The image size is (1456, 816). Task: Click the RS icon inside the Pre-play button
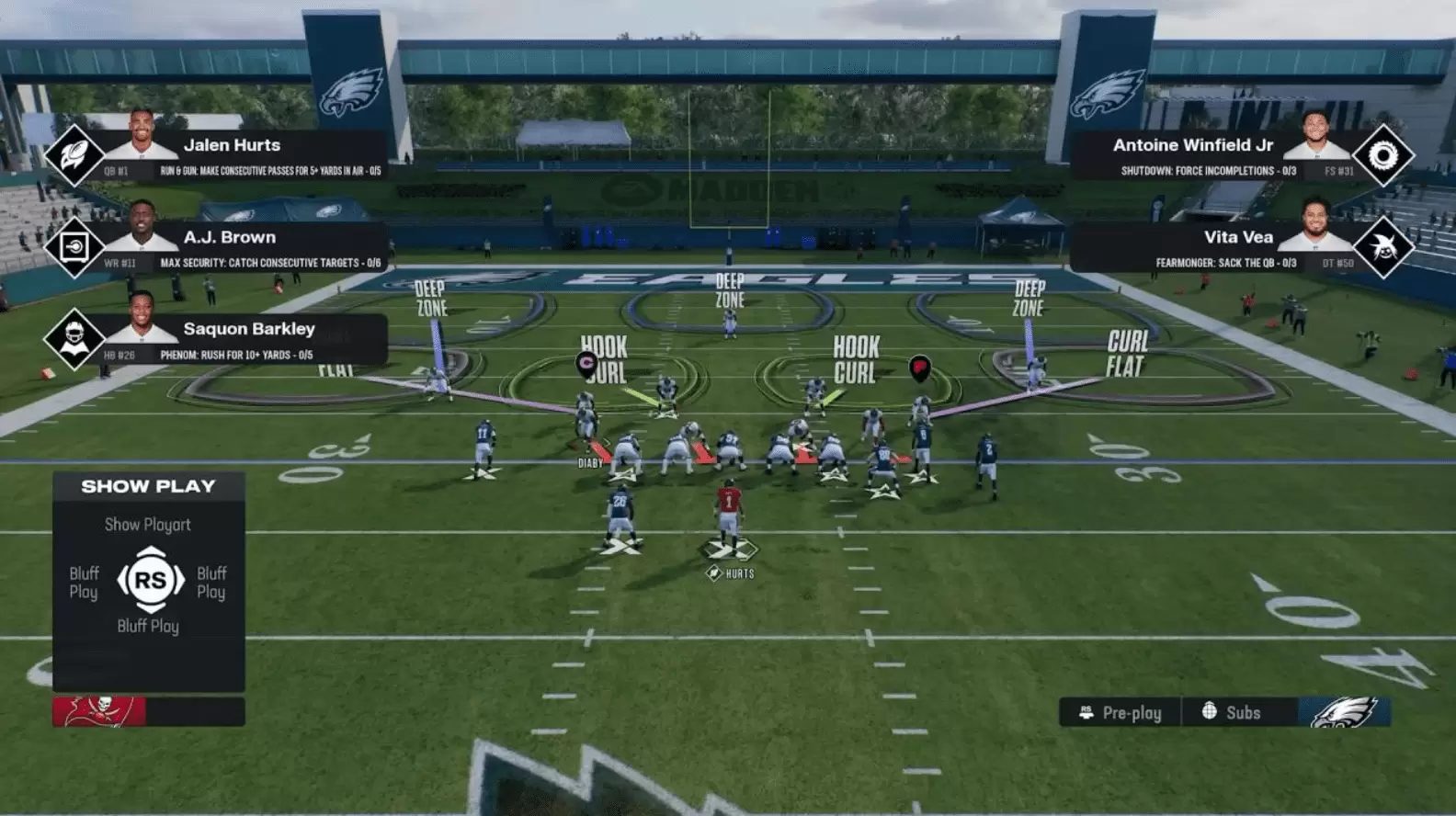point(1086,712)
